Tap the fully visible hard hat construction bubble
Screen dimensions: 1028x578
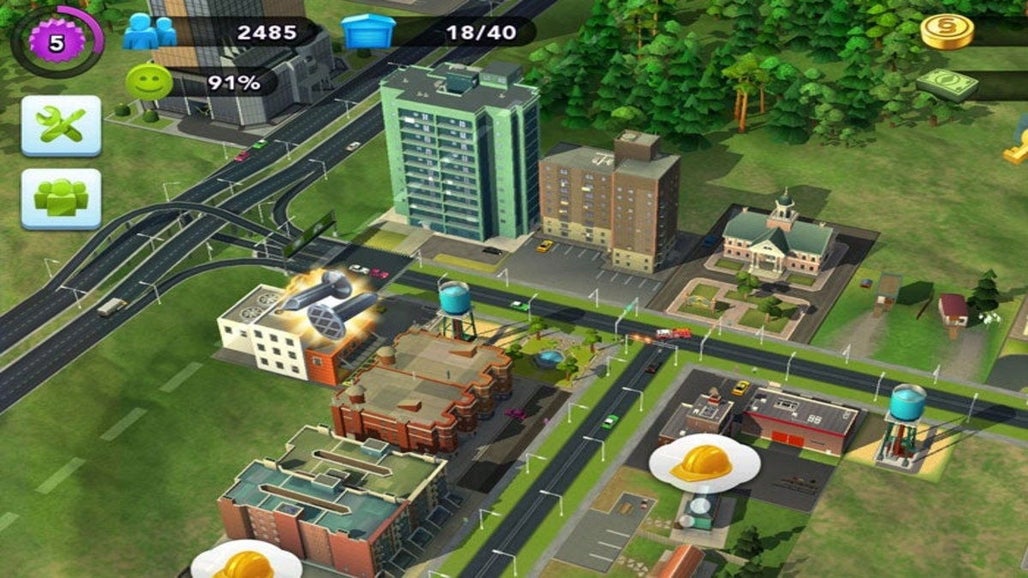703,463
